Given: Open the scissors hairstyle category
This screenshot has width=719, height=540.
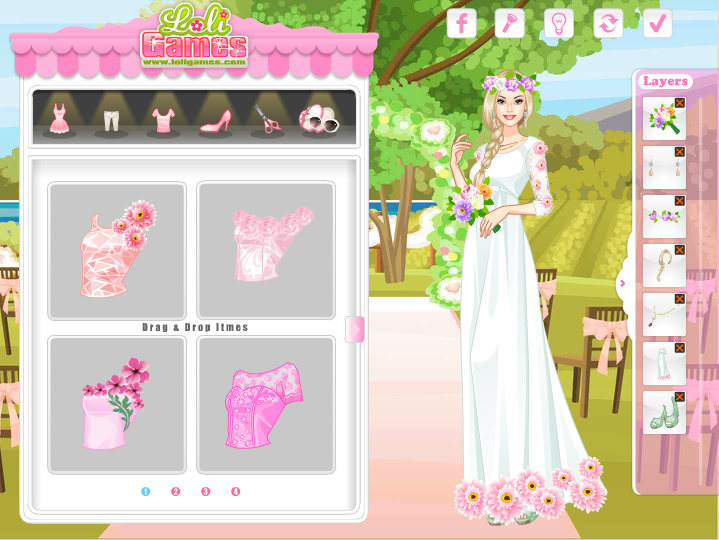Looking at the screenshot, I should (x=267, y=119).
